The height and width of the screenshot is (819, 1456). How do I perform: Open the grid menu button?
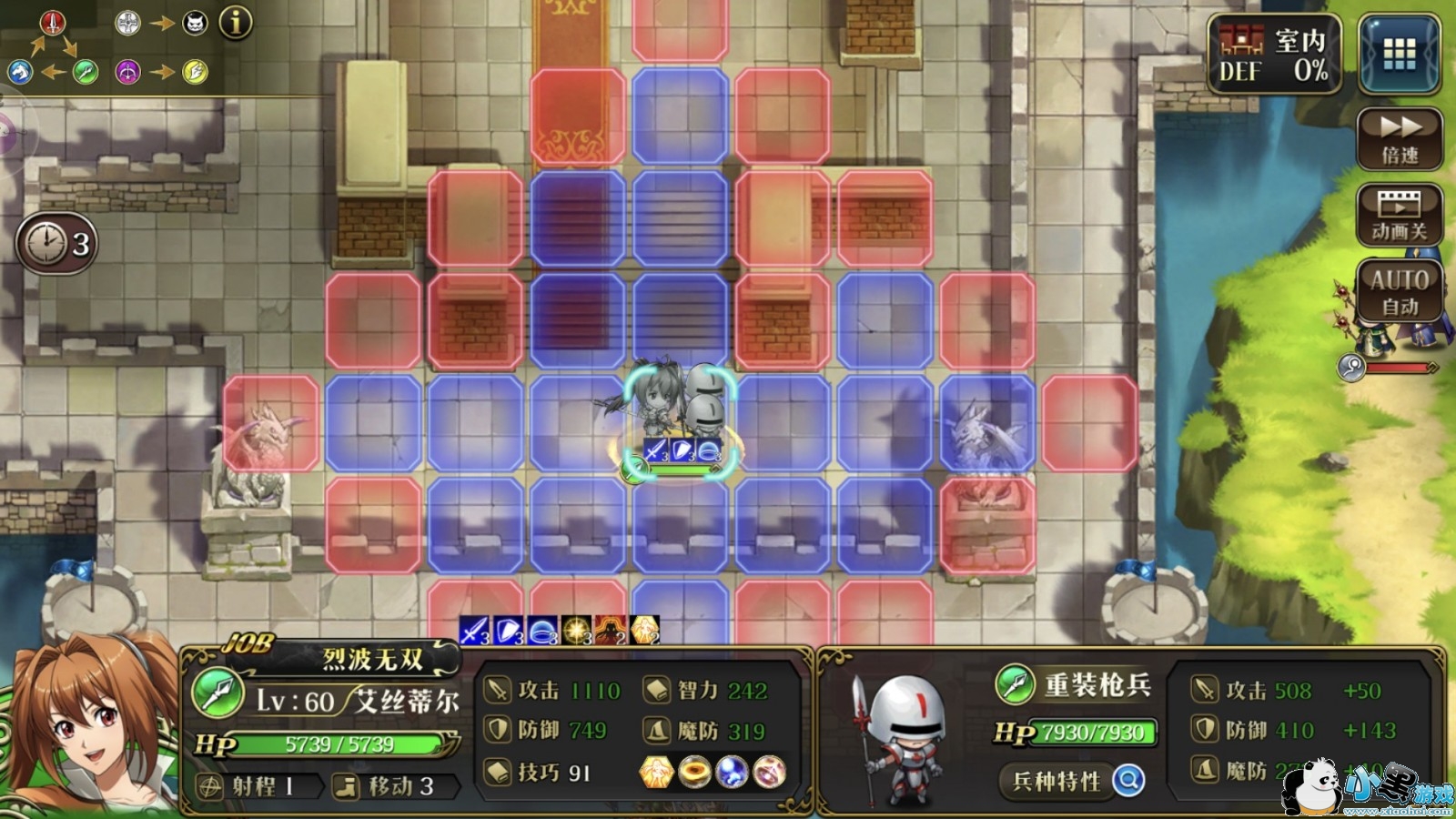coord(1399,55)
